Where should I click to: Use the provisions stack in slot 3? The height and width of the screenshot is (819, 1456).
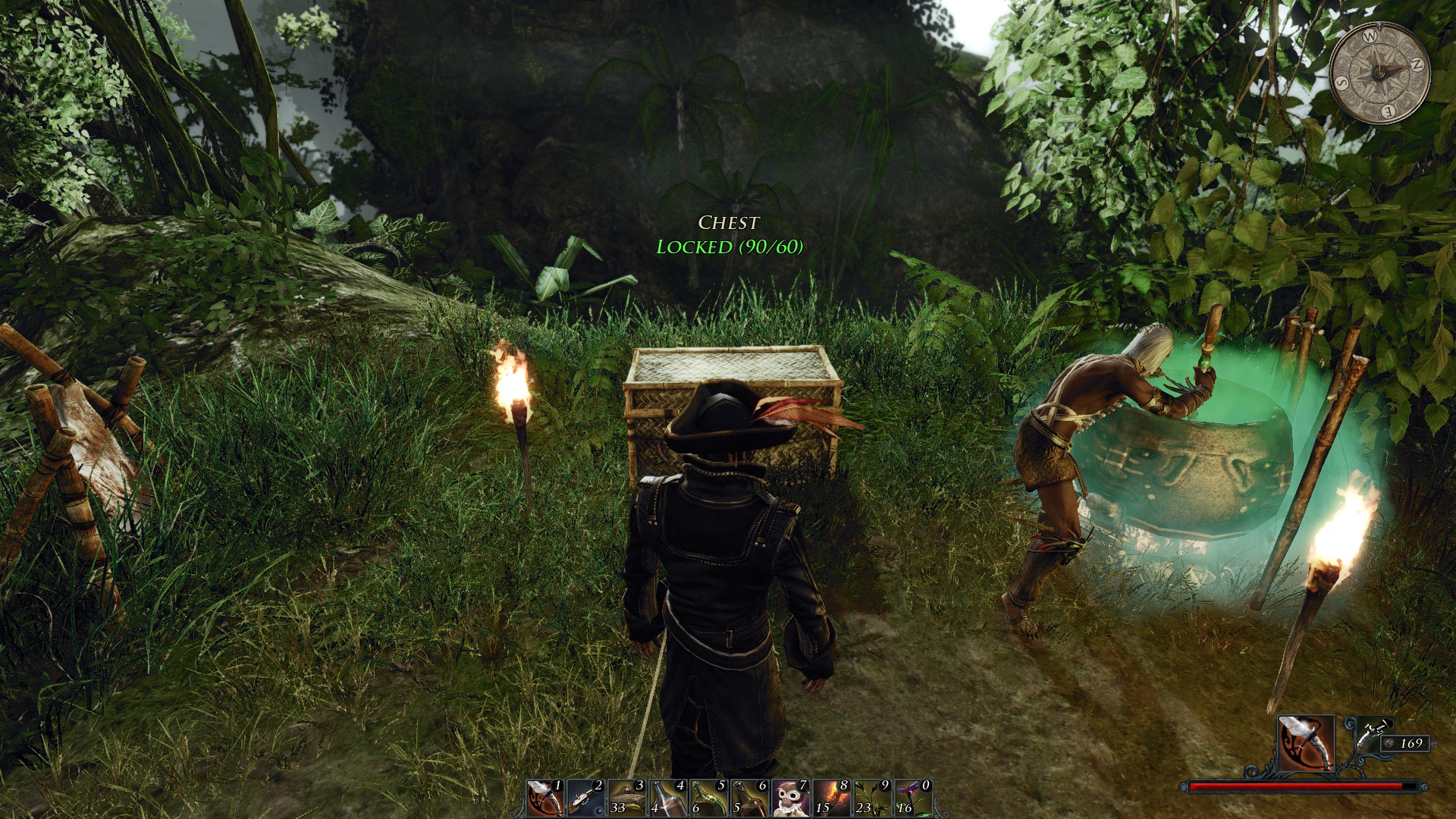(626, 799)
